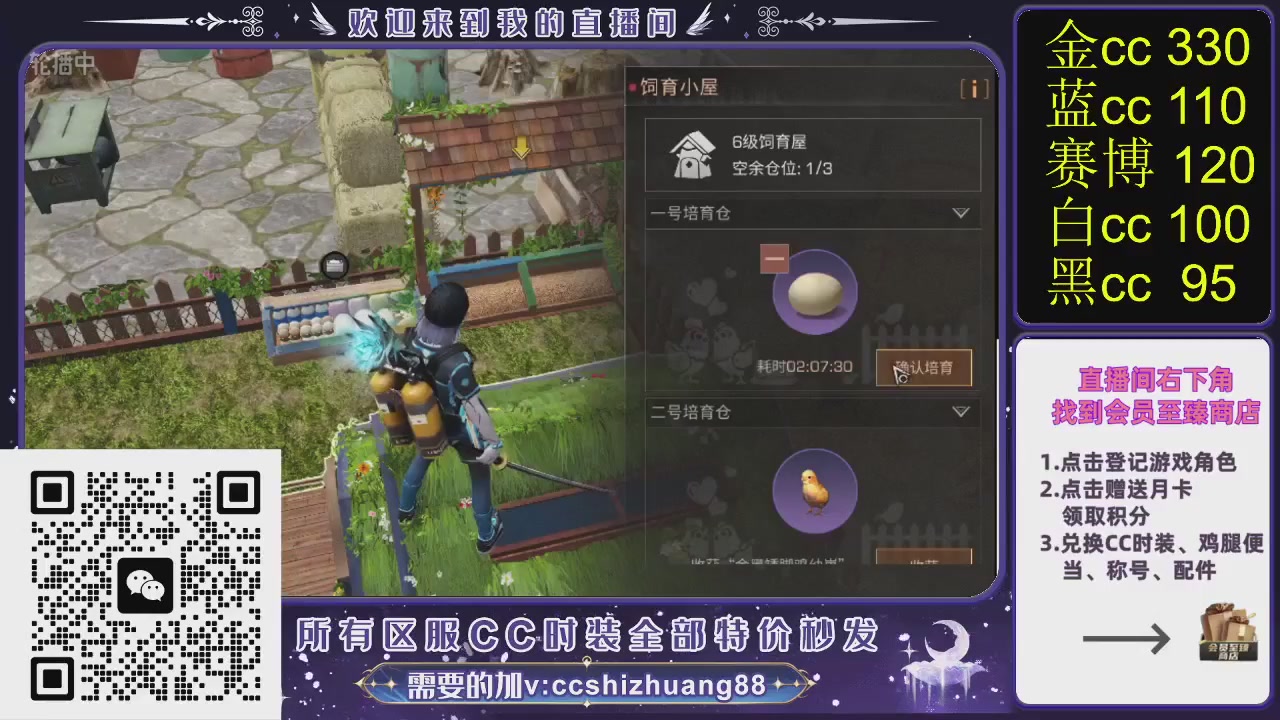Image resolution: width=1280 pixels, height=720 pixels.
Task: Collapse the 一号培育仓 section
Action: click(960, 213)
